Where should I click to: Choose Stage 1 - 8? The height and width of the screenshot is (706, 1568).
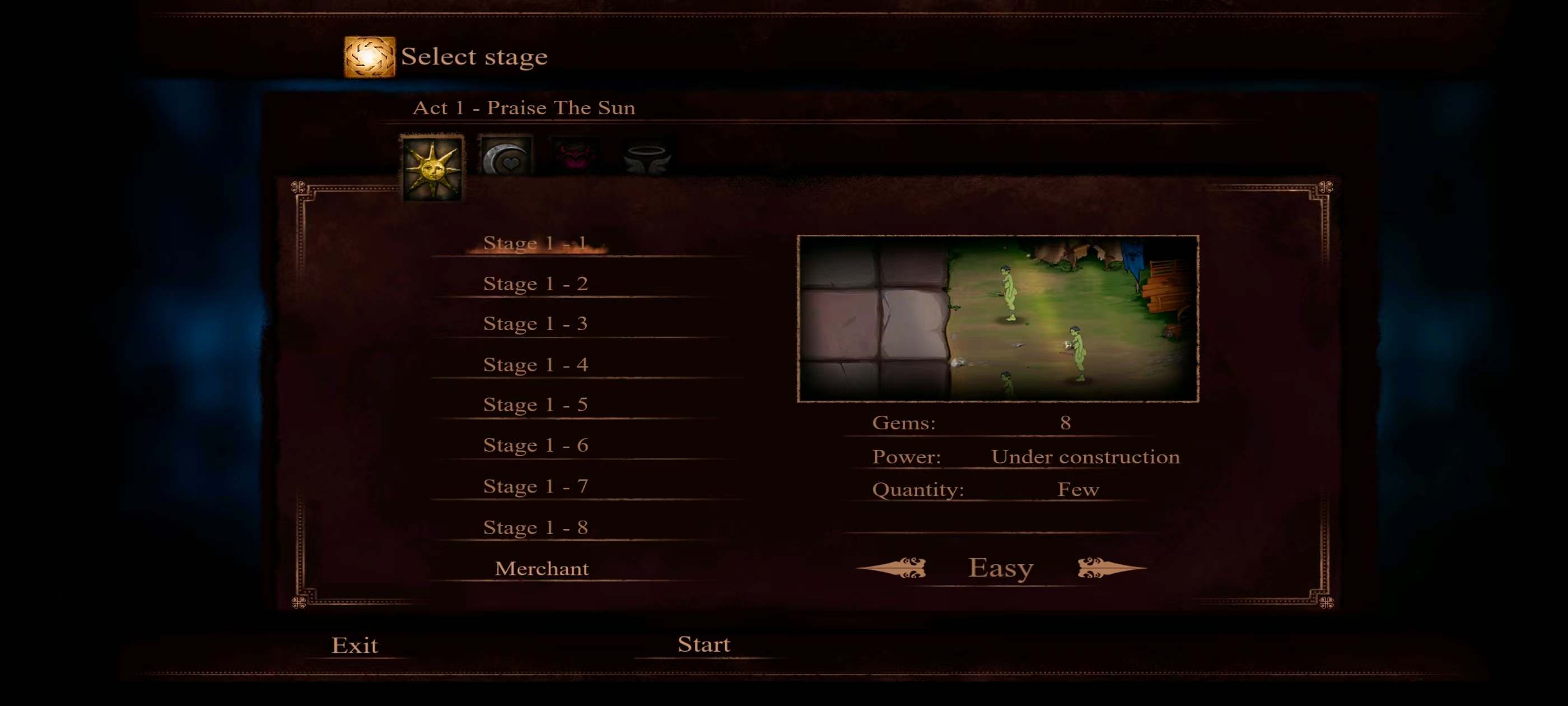click(x=535, y=527)
